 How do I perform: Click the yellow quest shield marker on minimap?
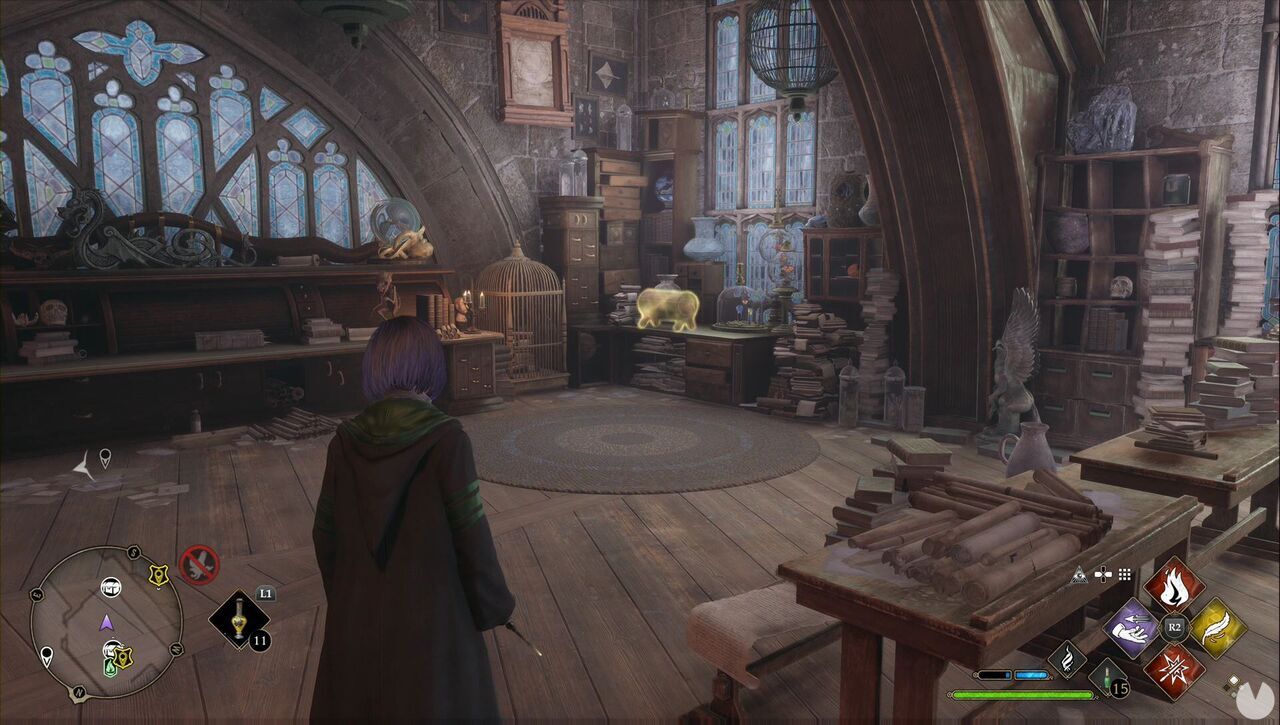click(159, 574)
